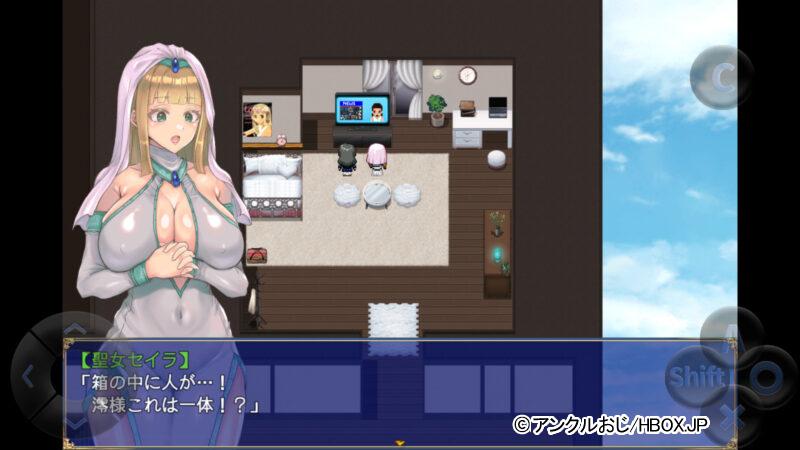800x450 pixels.
Task: Tap the D-pad left arrow
Action: click(28, 376)
